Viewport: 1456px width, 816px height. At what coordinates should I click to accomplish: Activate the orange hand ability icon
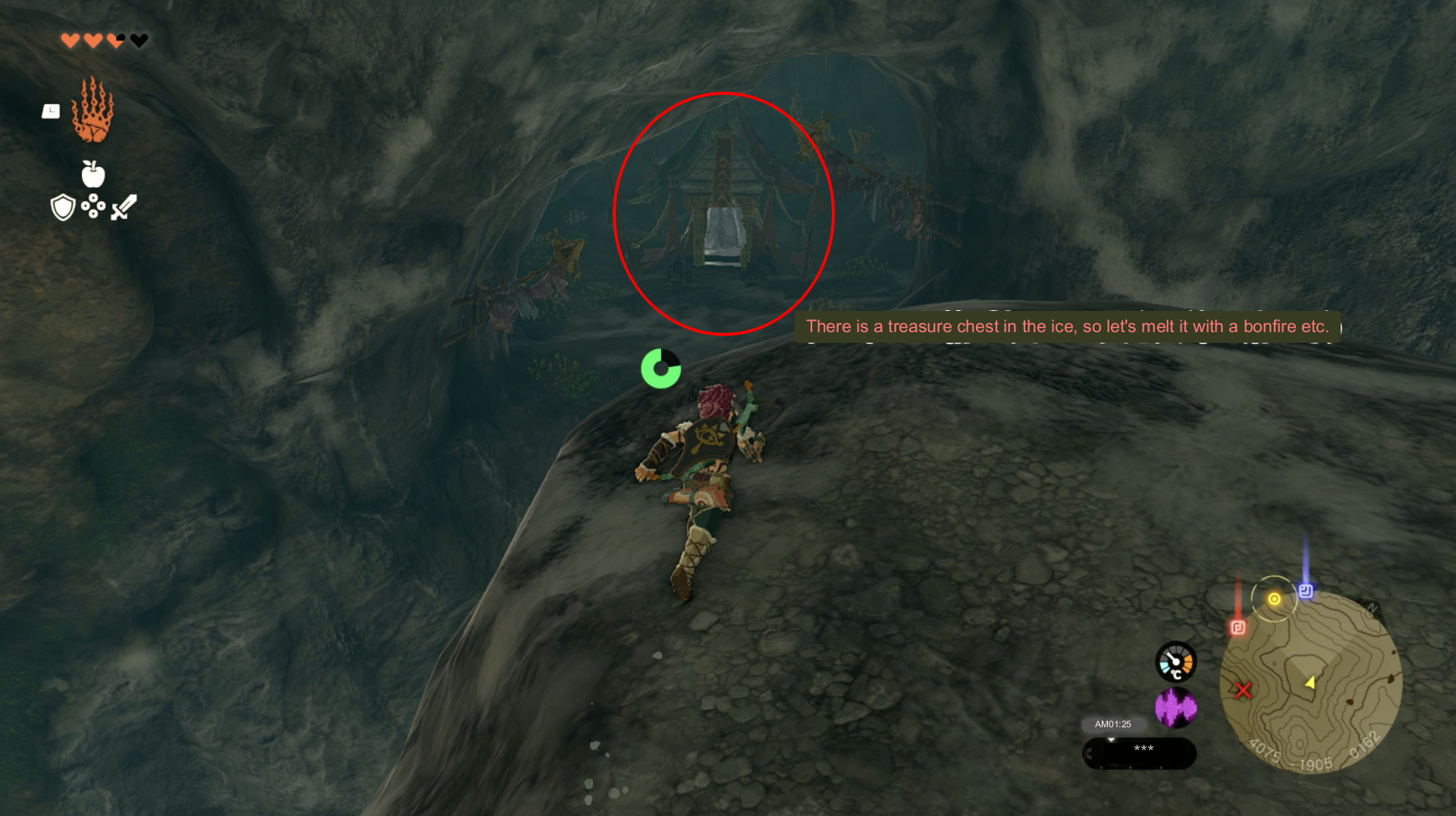(93, 111)
